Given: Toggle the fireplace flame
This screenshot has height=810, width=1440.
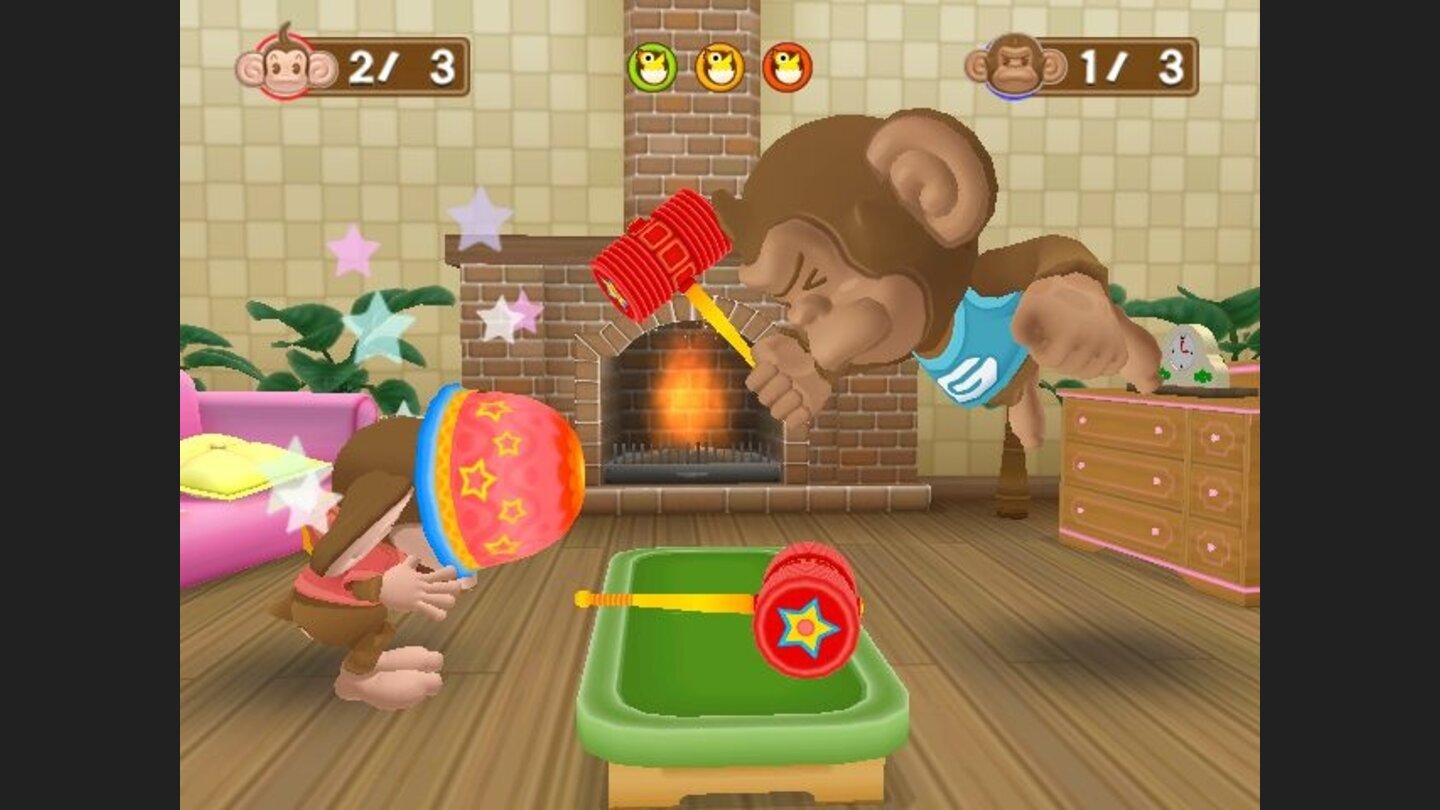Looking at the screenshot, I should click(x=685, y=400).
